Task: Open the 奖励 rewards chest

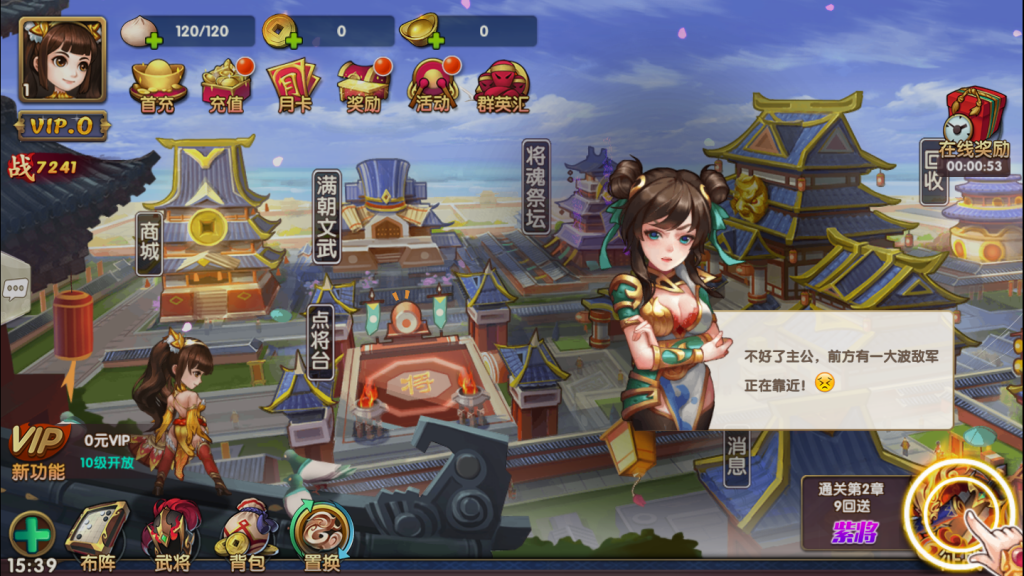Action: point(363,86)
